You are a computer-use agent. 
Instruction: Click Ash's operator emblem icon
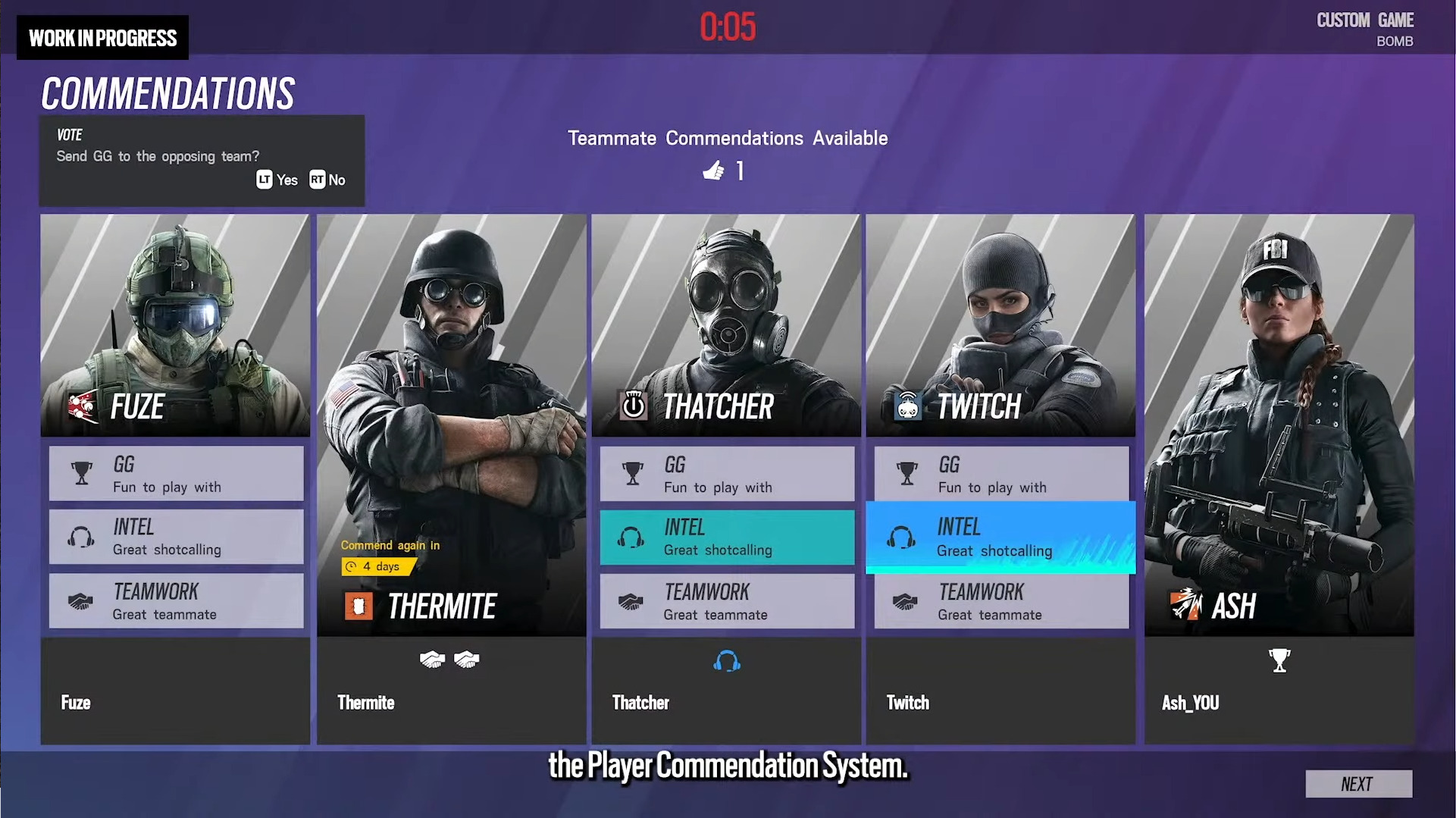[x=1187, y=606]
